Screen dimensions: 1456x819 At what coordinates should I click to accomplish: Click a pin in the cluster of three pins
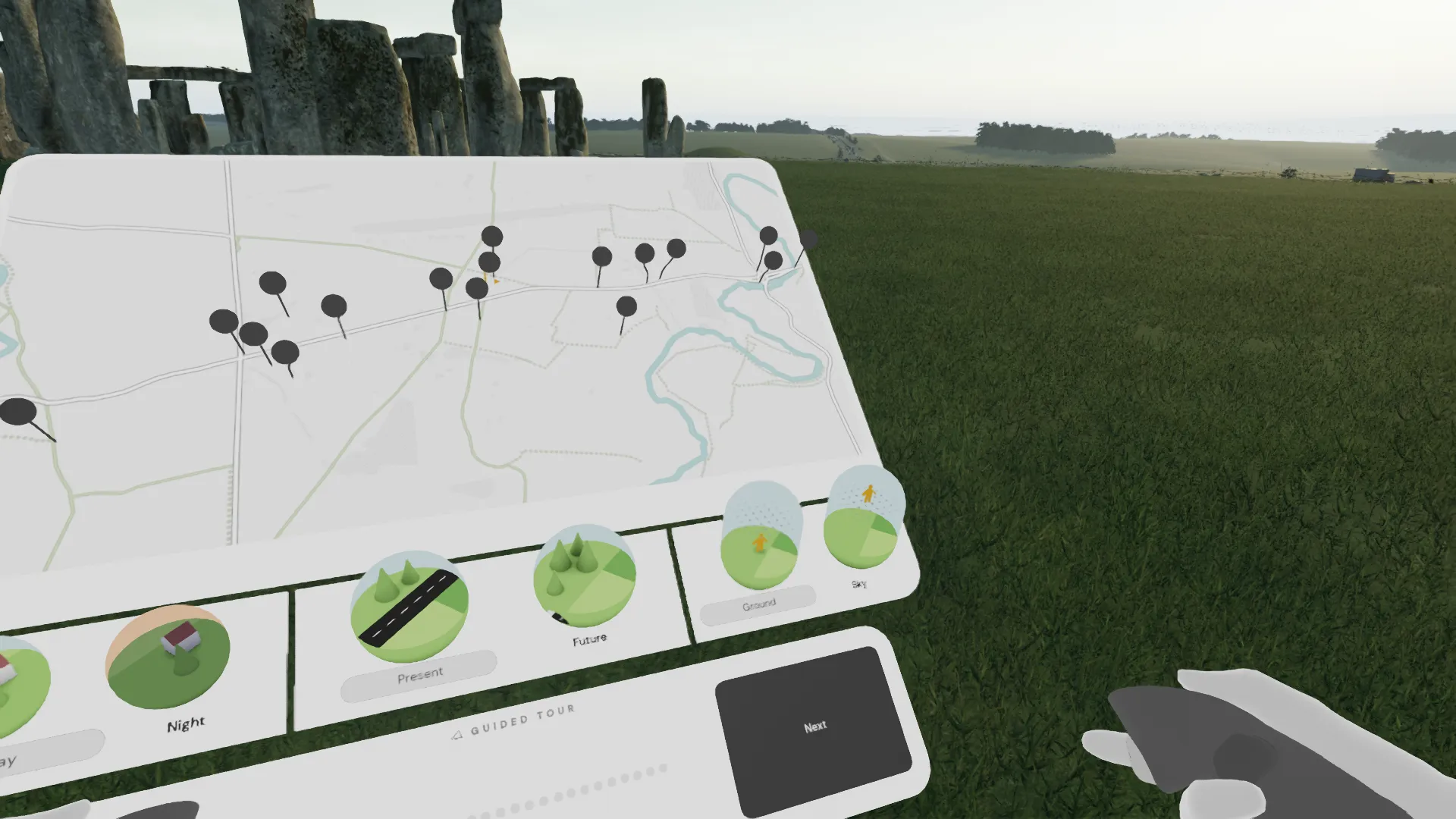[253, 332]
